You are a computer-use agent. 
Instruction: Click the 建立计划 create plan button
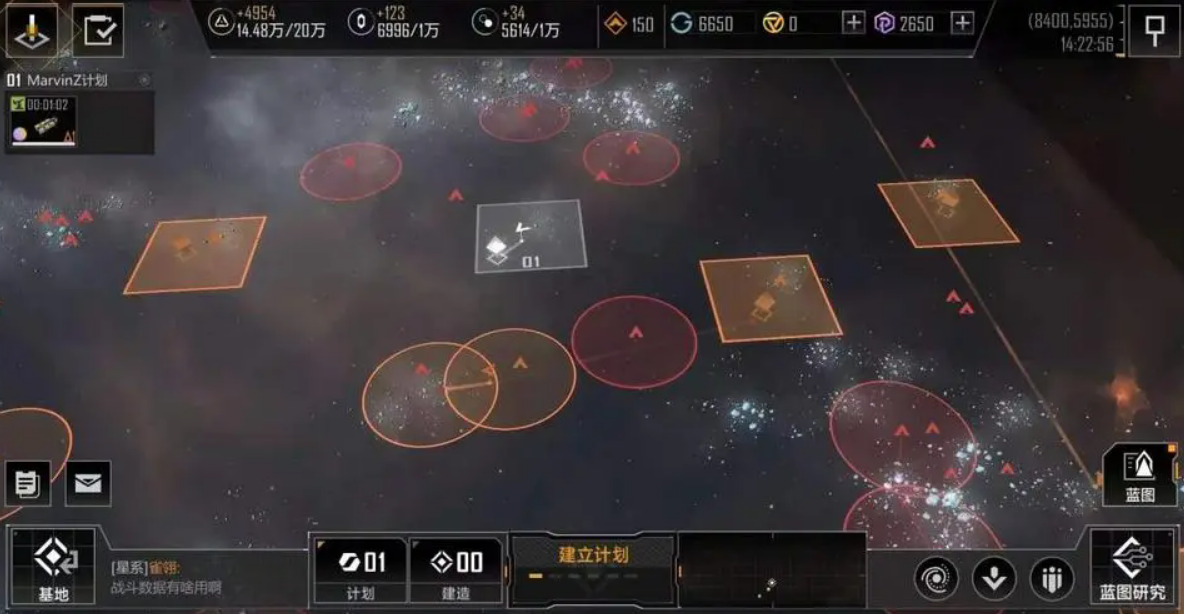[x=592, y=562]
